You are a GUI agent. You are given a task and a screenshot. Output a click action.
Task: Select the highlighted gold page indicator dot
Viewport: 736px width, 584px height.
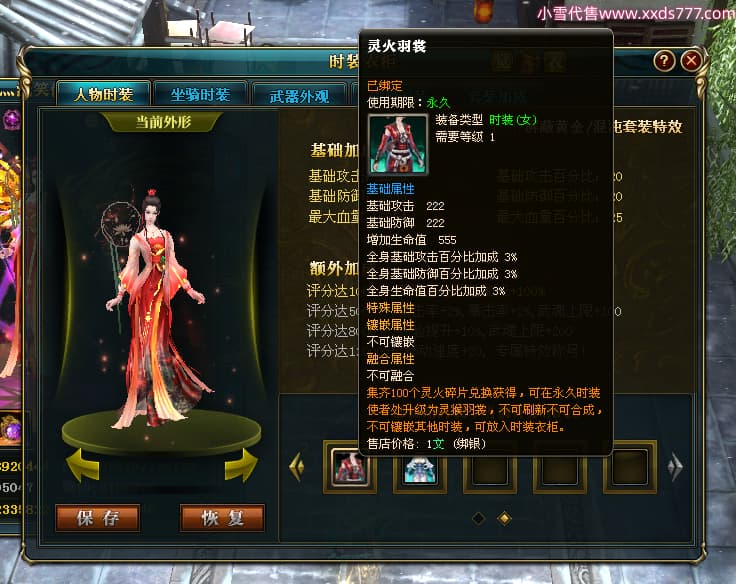(504, 518)
